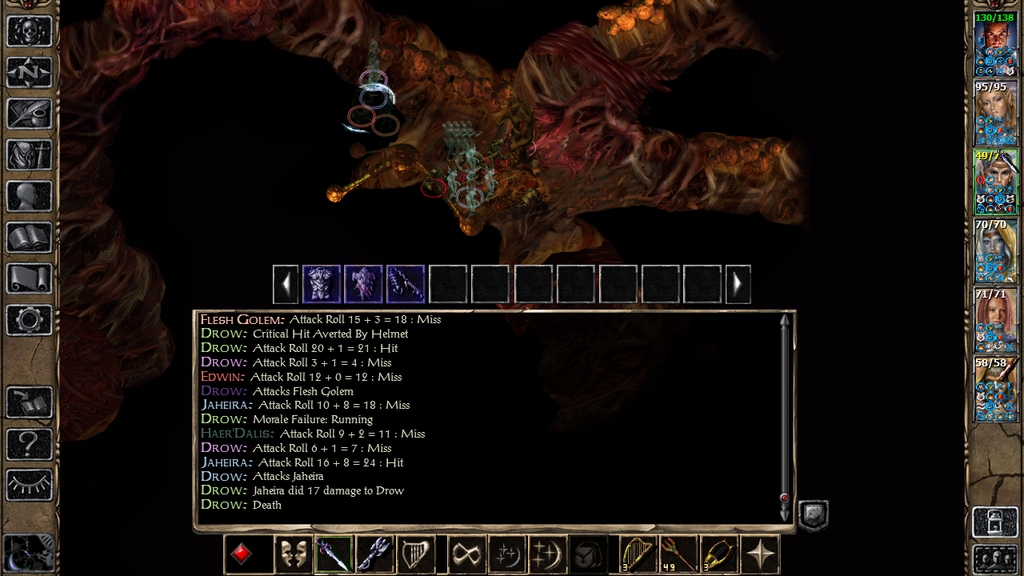
Task: Page the item strip right with arrow
Action: (x=738, y=284)
